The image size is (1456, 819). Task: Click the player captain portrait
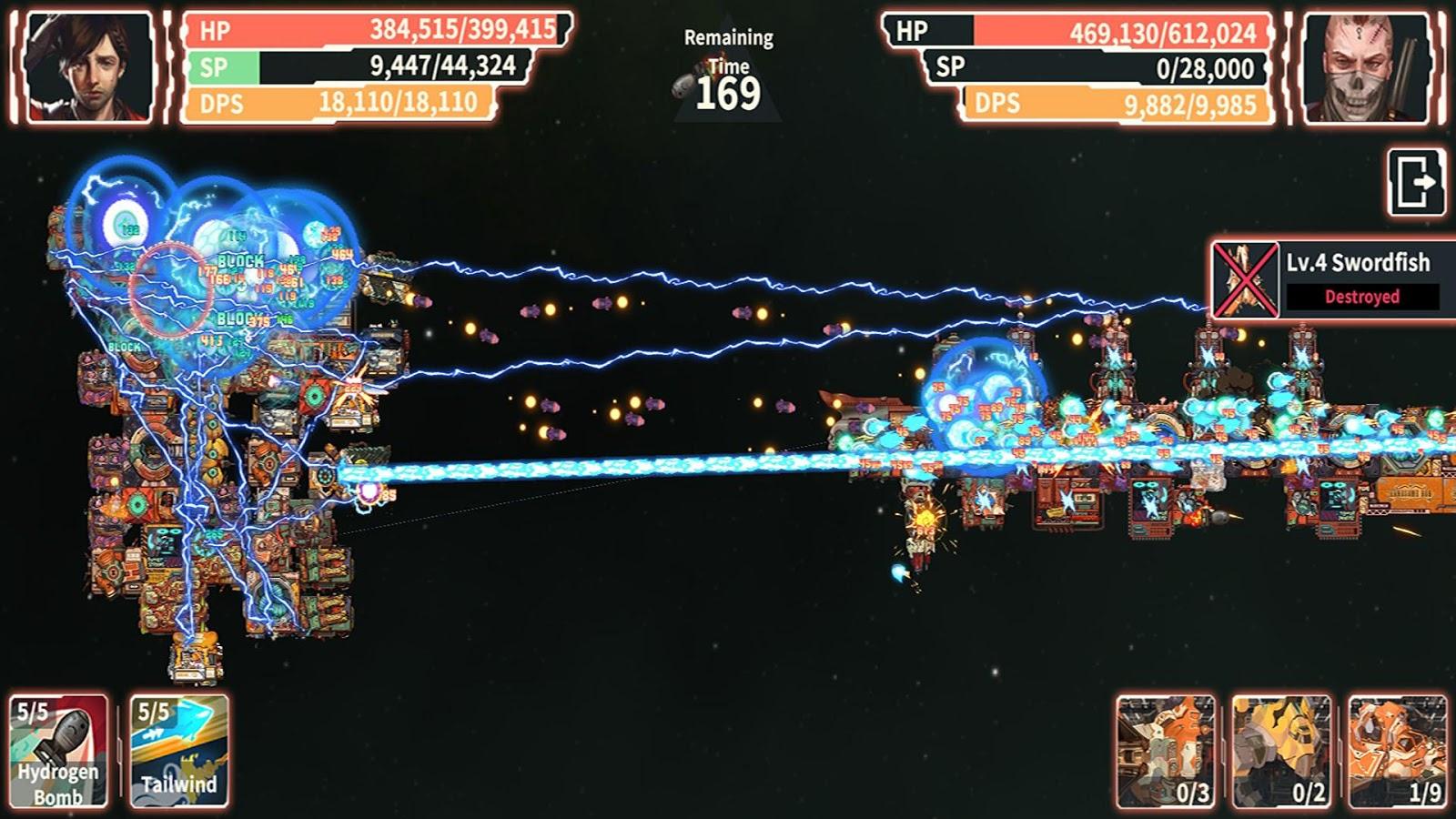coord(89,67)
